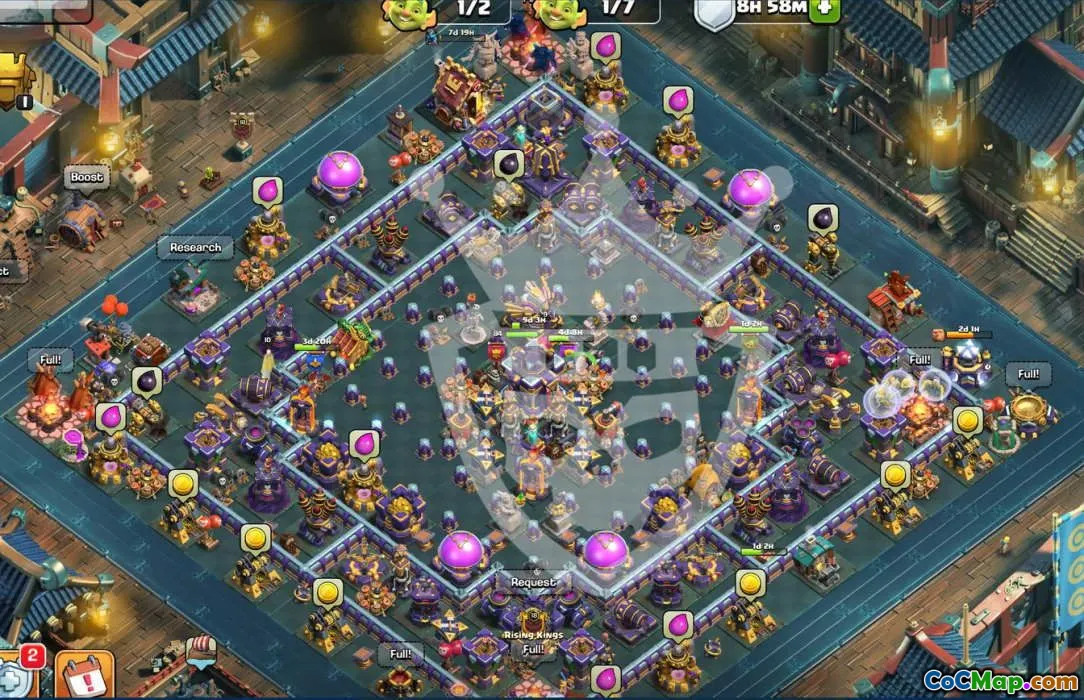This screenshot has height=700, width=1084.
Task: Open the Research bubble over the laboratory
Action: tap(194, 248)
